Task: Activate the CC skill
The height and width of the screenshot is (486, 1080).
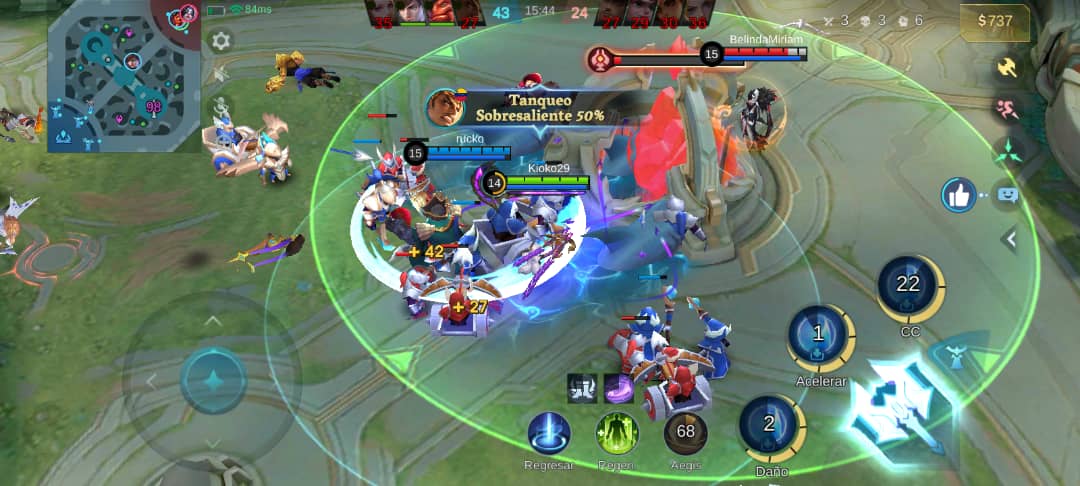Action: click(x=909, y=286)
